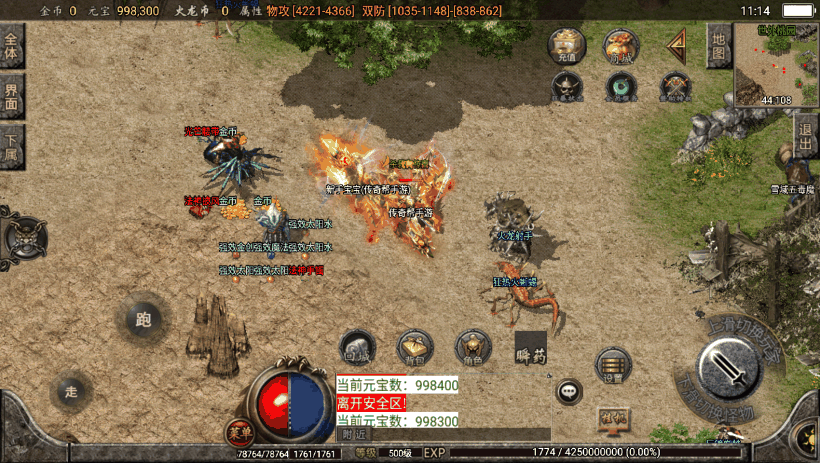The image size is (820, 463).
Task: Select the 全体 tab
Action: point(12,47)
